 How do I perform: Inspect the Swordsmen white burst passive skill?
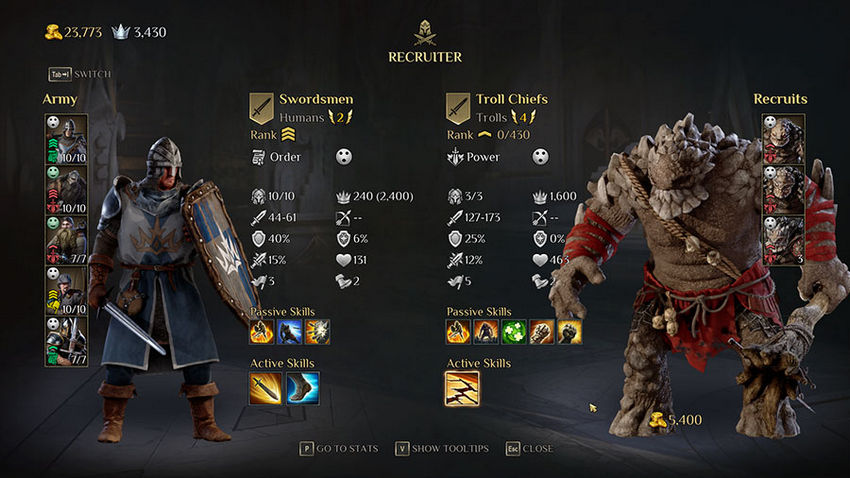318,331
